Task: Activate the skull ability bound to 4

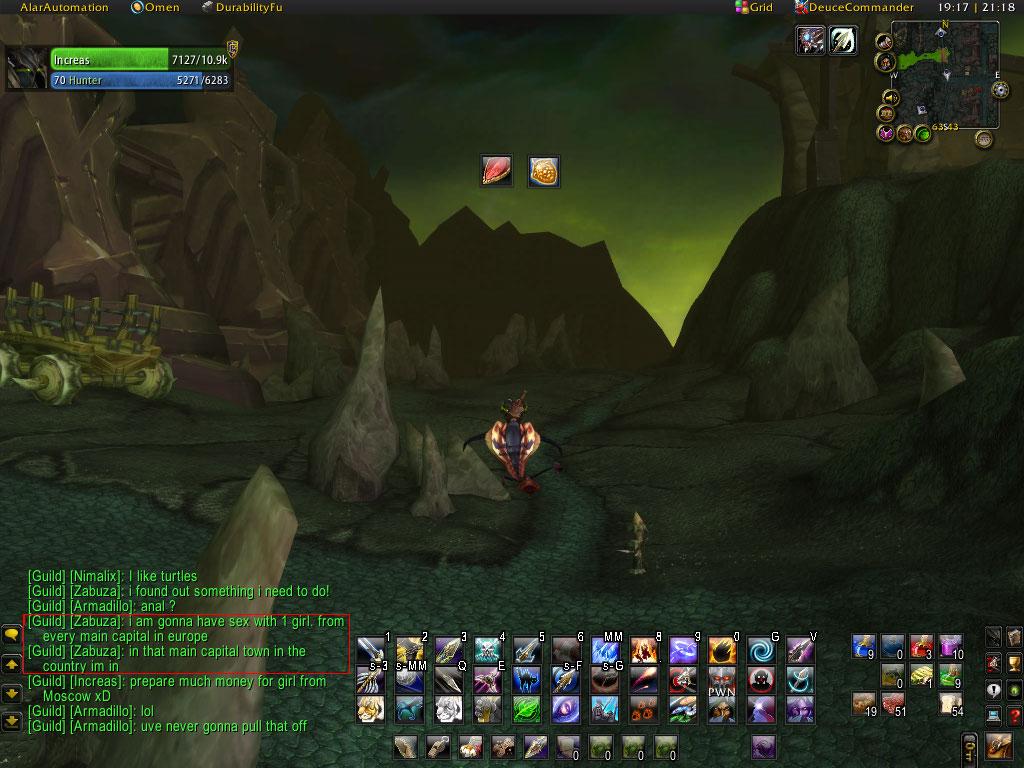Action: tap(488, 650)
